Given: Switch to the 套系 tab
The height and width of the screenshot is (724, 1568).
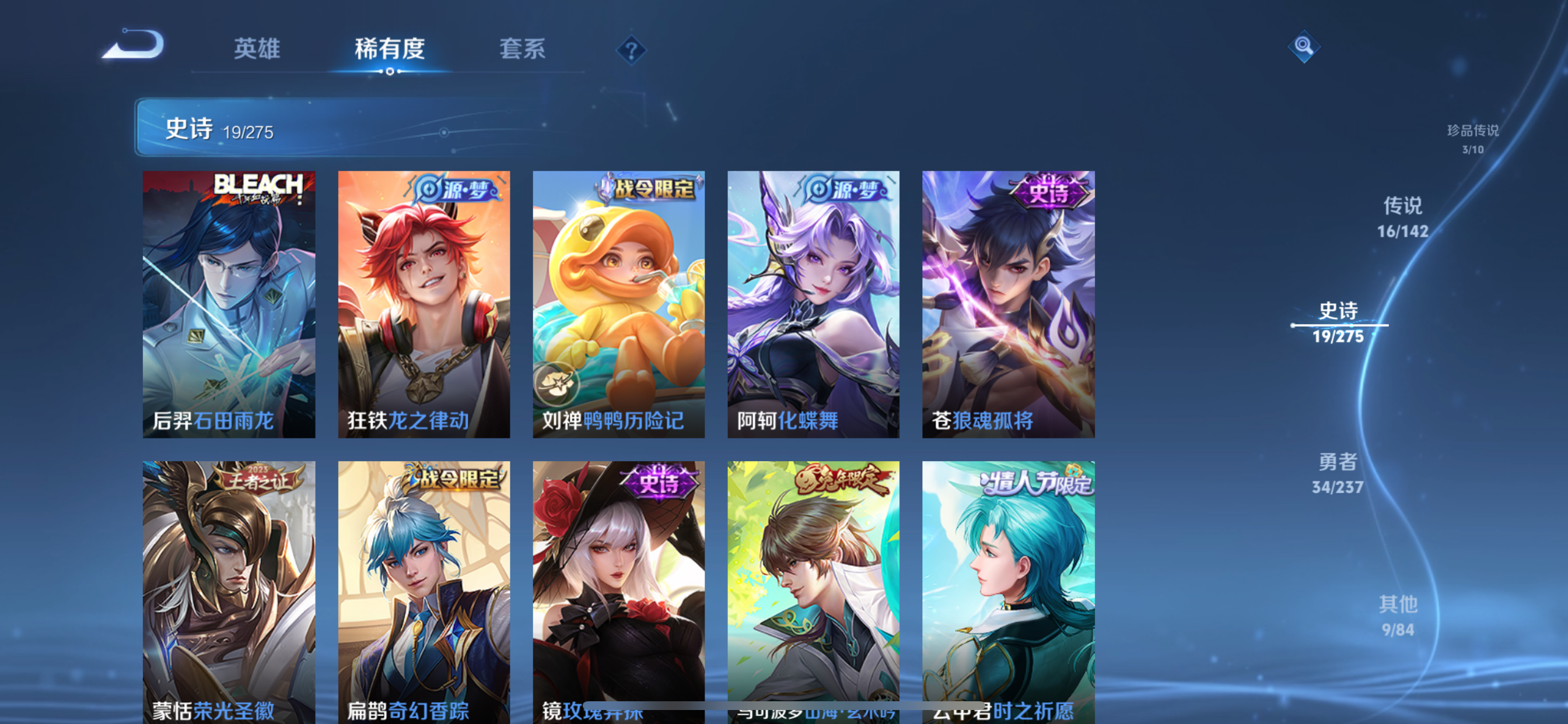Looking at the screenshot, I should click(522, 50).
